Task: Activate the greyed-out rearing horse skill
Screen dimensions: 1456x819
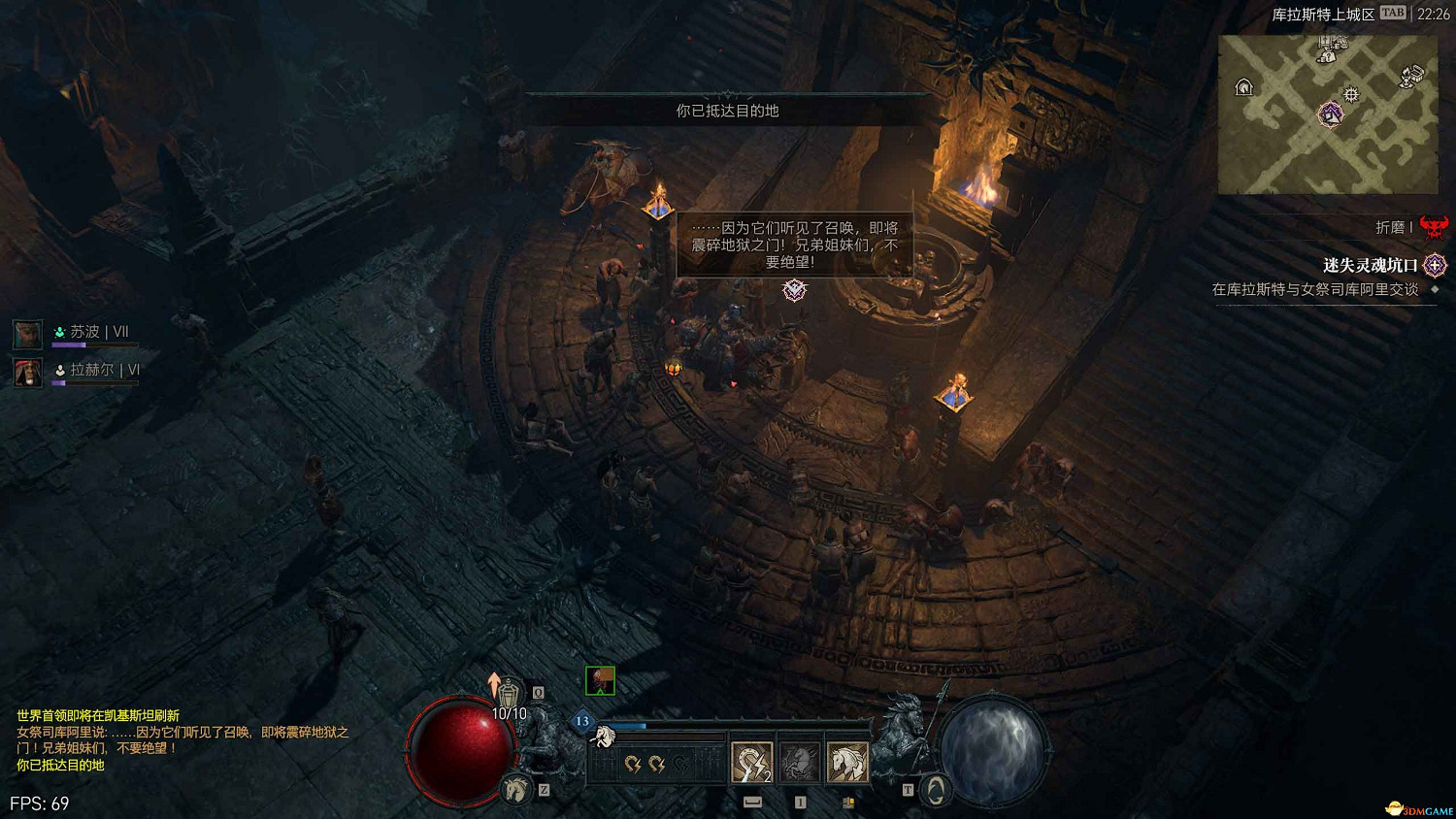Action: click(x=800, y=762)
